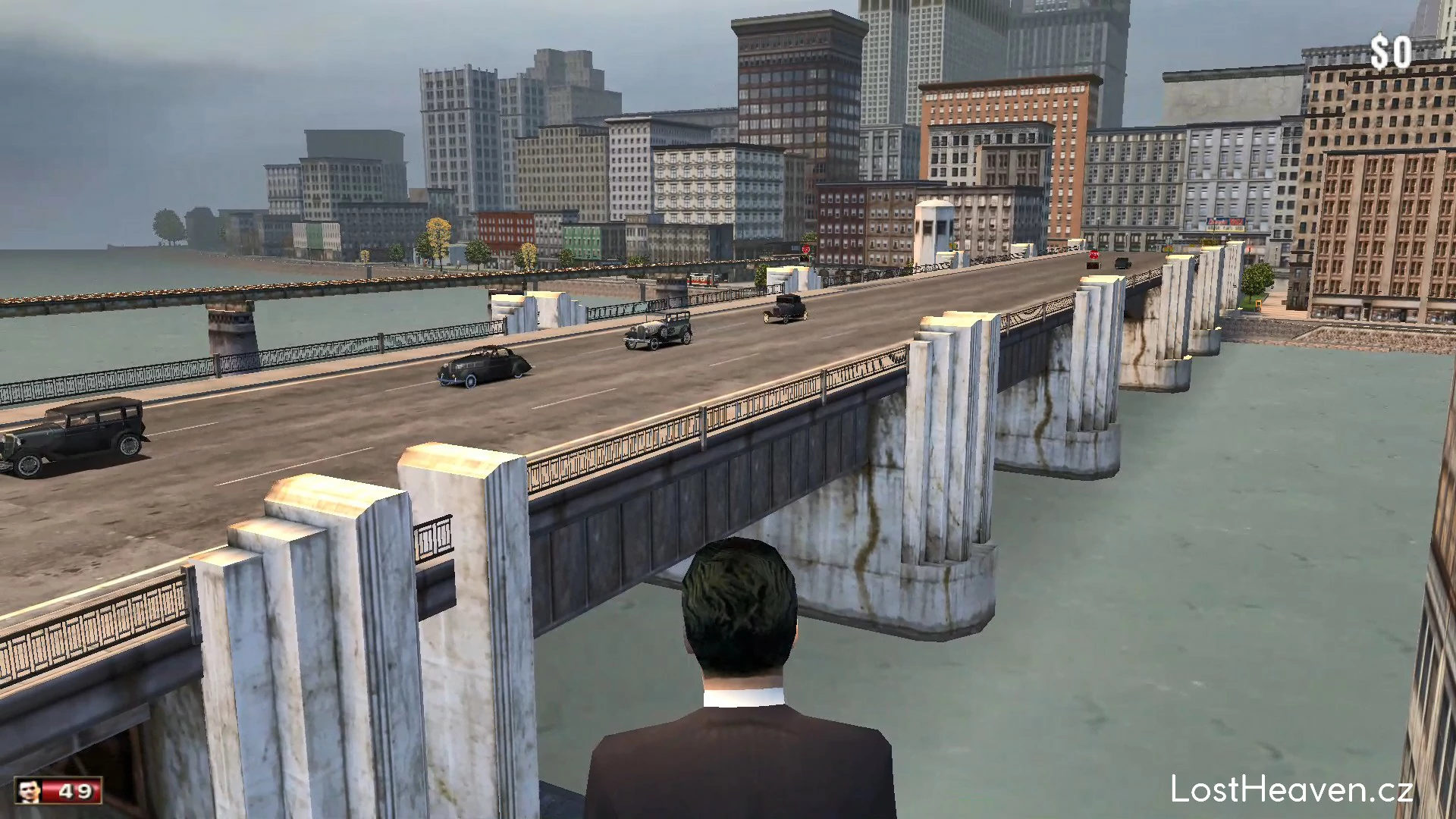This screenshot has height=819, width=1456.
Task: Click the player portrait icon in the health HUD
Action: coord(29,792)
